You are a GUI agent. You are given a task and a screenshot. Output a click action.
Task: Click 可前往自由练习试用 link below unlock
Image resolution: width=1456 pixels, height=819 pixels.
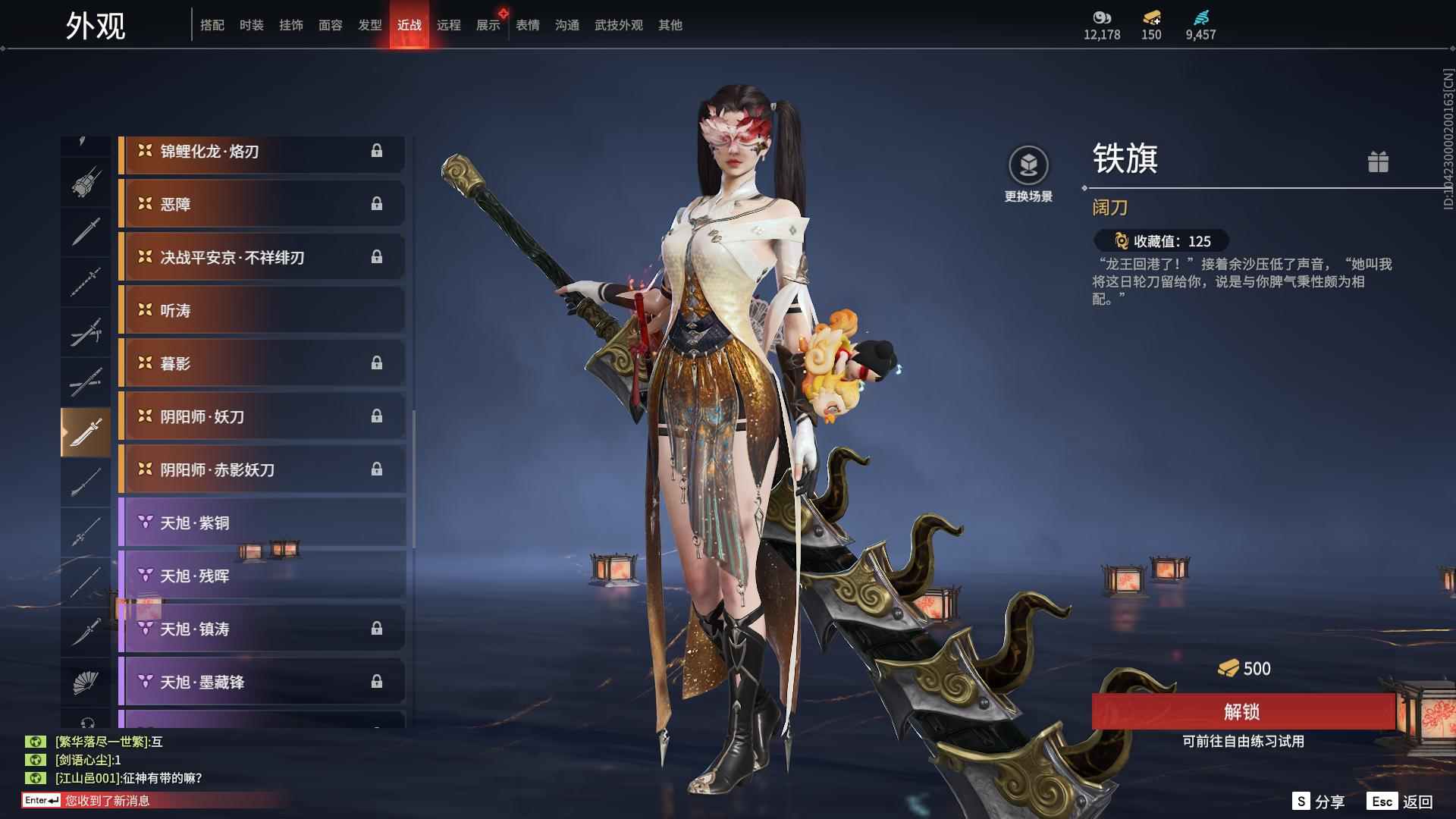click(x=1244, y=742)
